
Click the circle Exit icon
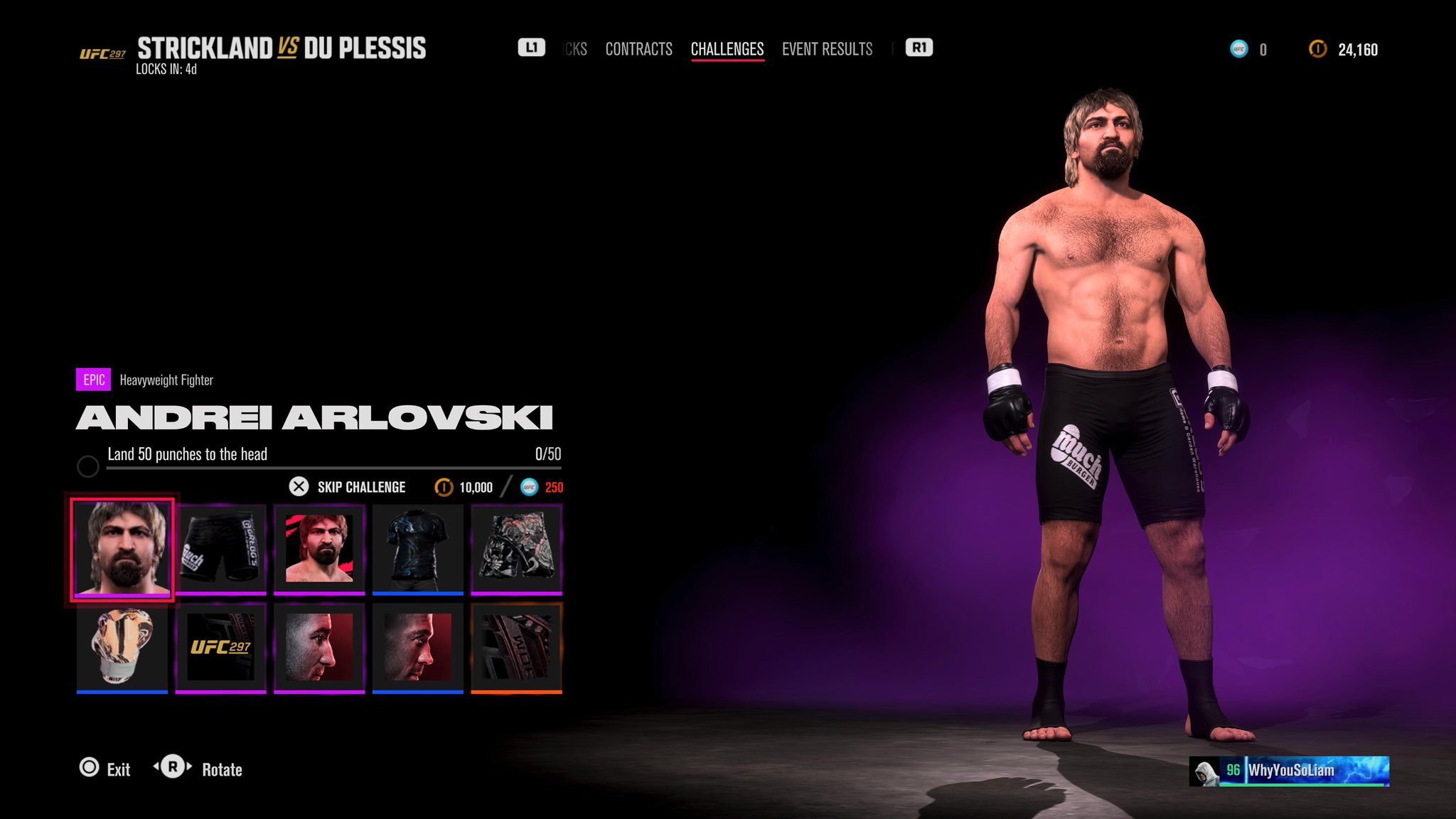point(90,769)
